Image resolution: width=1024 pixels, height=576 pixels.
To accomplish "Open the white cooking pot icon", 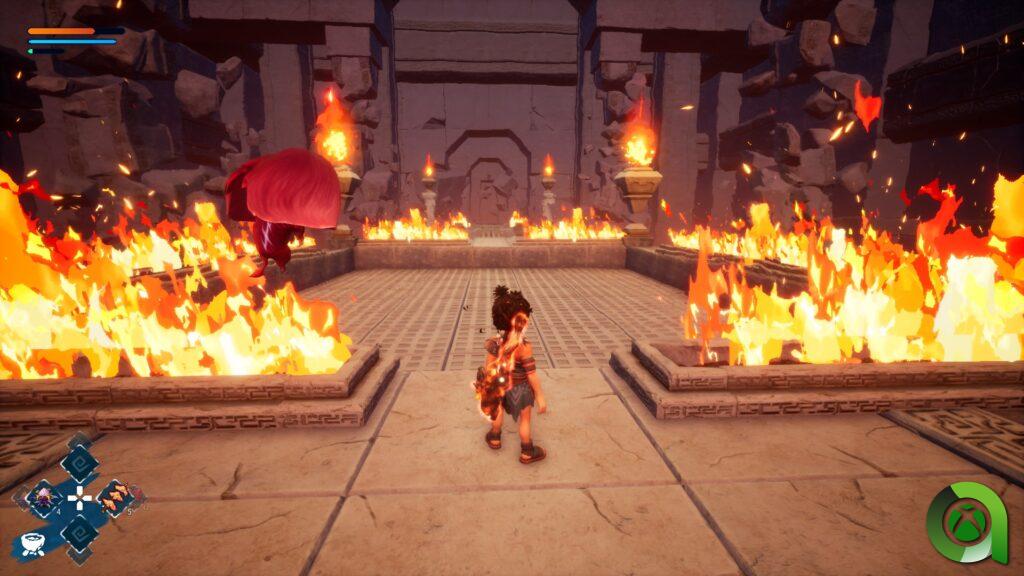I will (x=31, y=544).
